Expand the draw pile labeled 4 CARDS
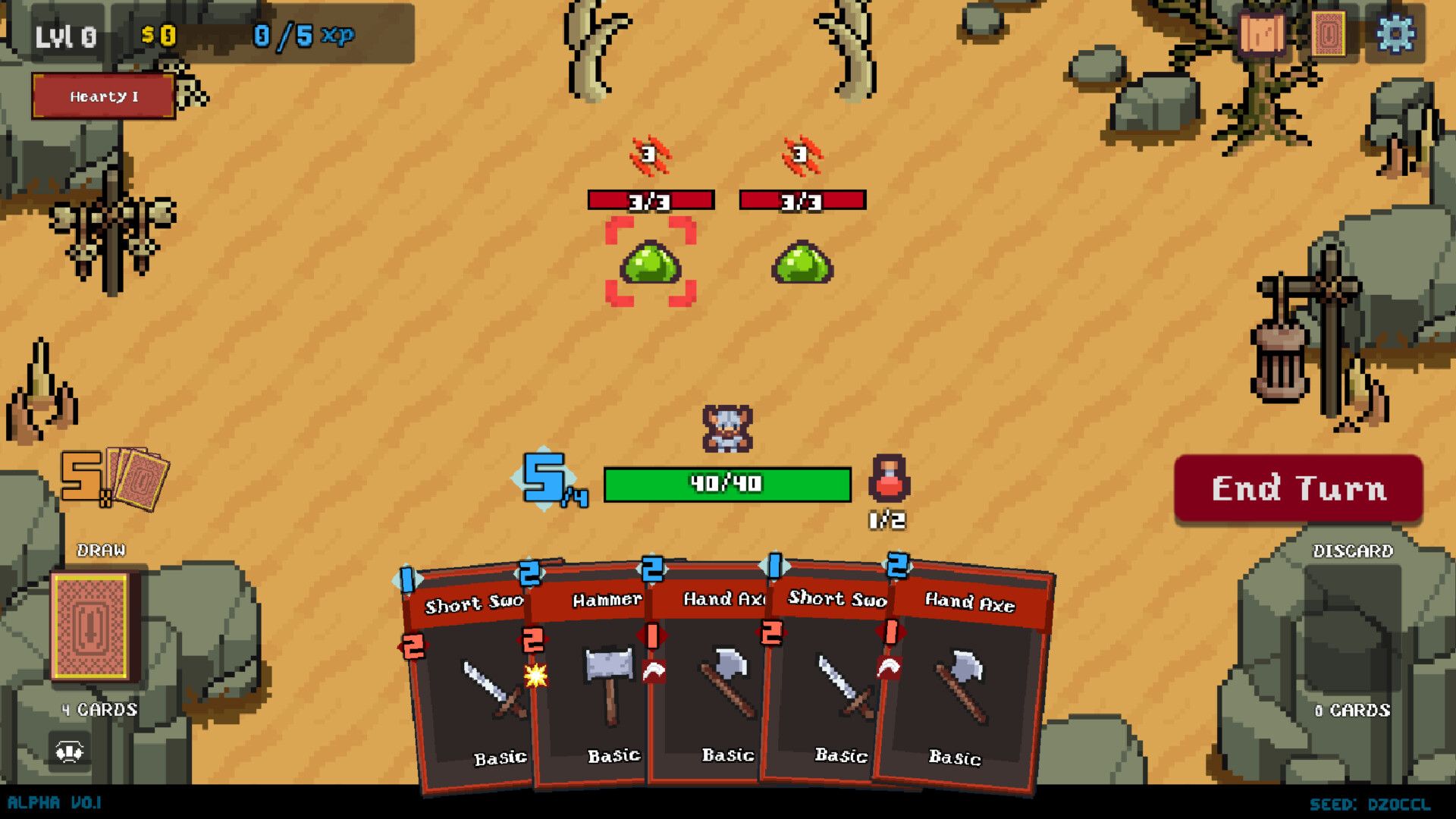Image resolution: width=1456 pixels, height=819 pixels. (99, 710)
